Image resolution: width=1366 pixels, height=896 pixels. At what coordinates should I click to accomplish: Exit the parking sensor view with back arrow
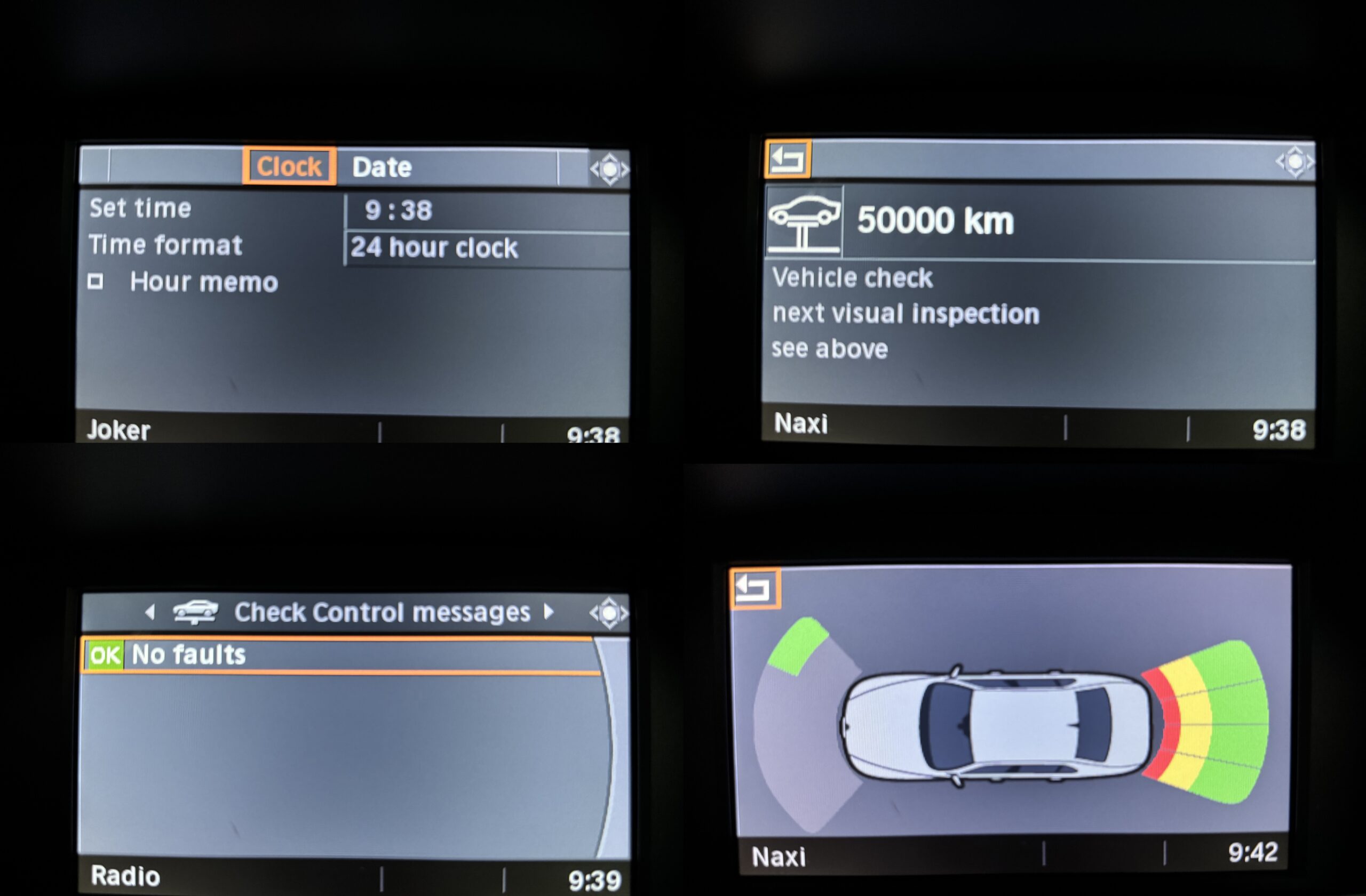tap(754, 589)
